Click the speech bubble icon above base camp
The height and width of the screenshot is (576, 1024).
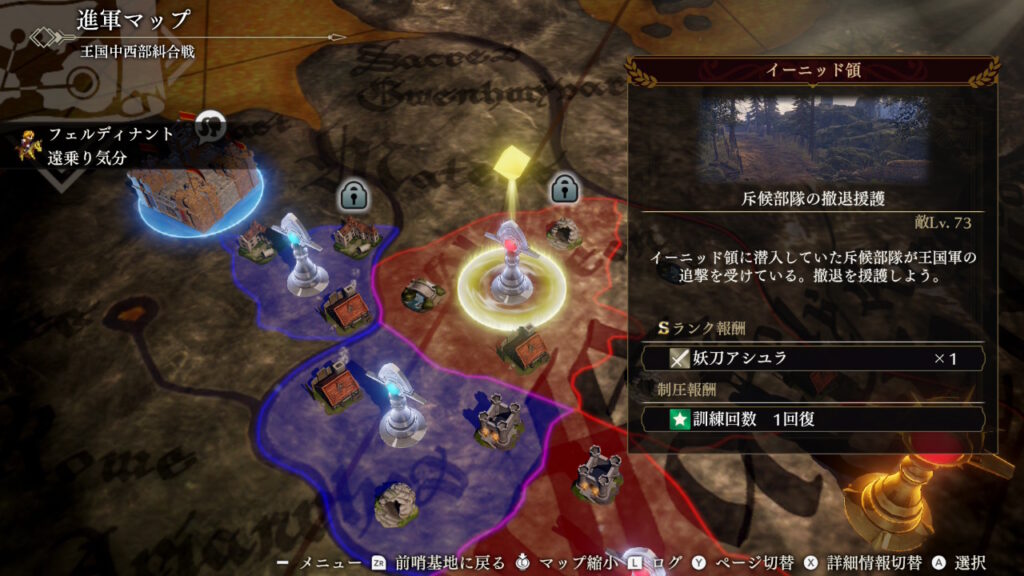tap(210, 125)
